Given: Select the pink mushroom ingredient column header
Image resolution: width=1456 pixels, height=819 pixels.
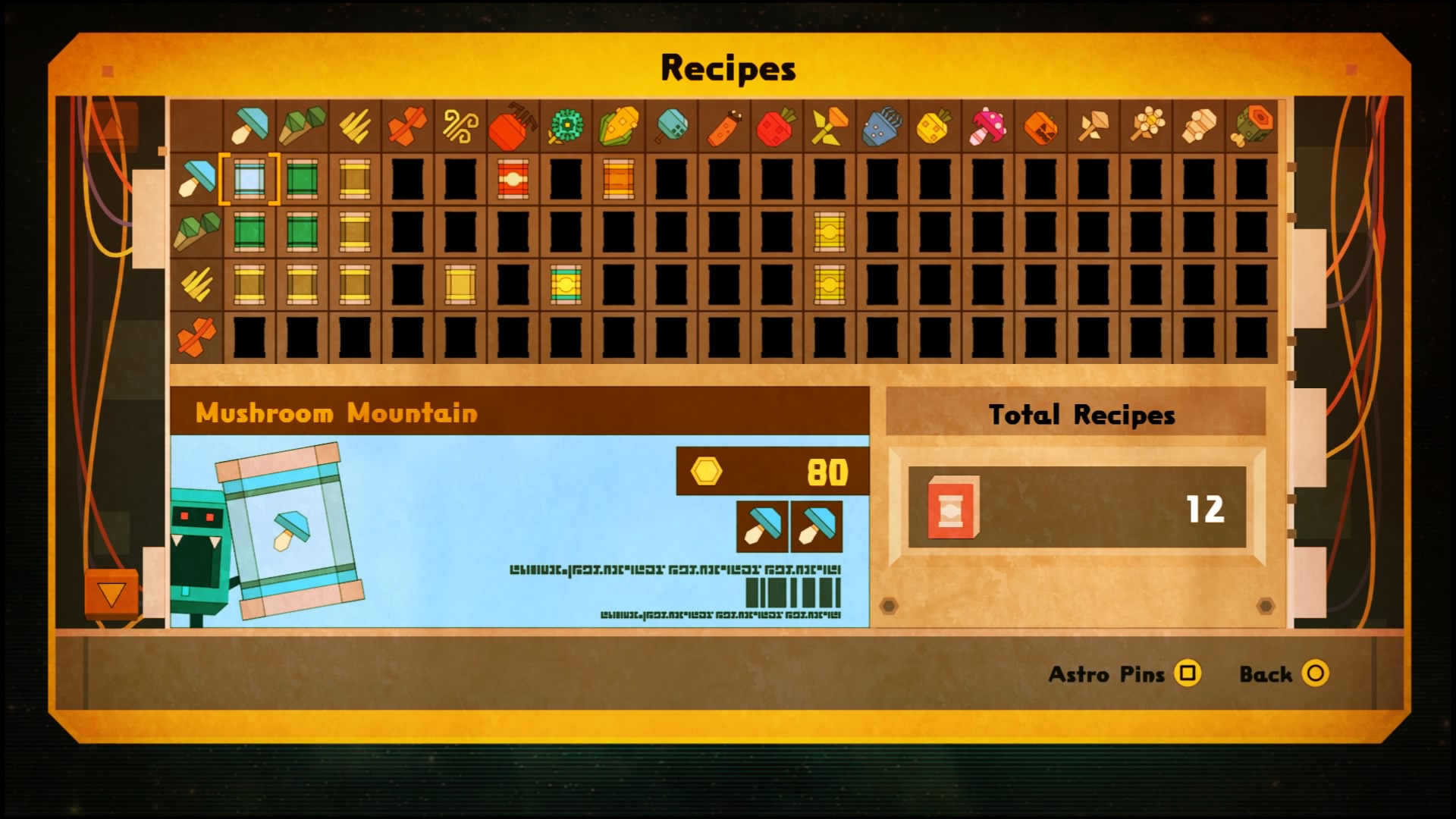Looking at the screenshot, I should pos(987,126).
